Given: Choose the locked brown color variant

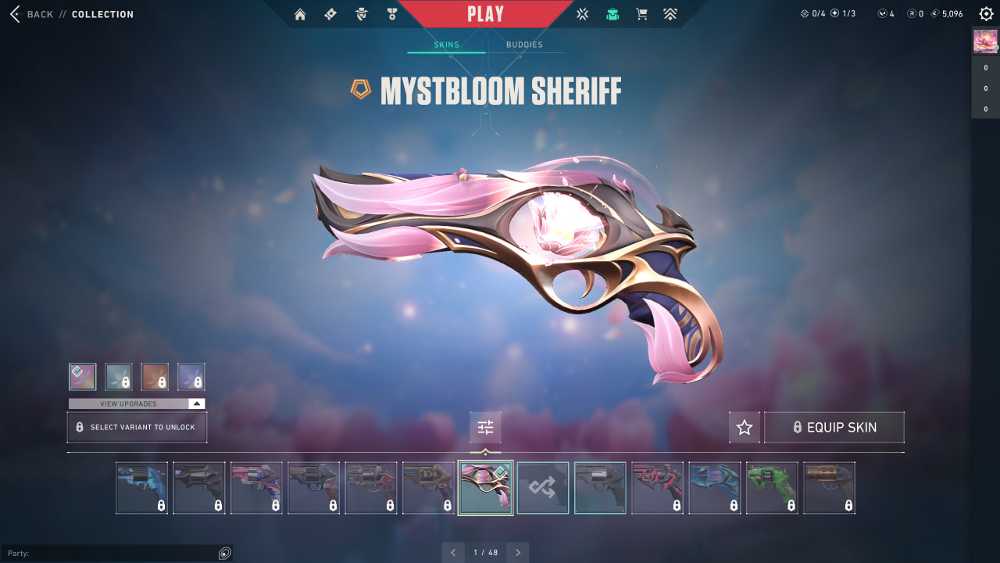Looking at the screenshot, I should coord(155,377).
